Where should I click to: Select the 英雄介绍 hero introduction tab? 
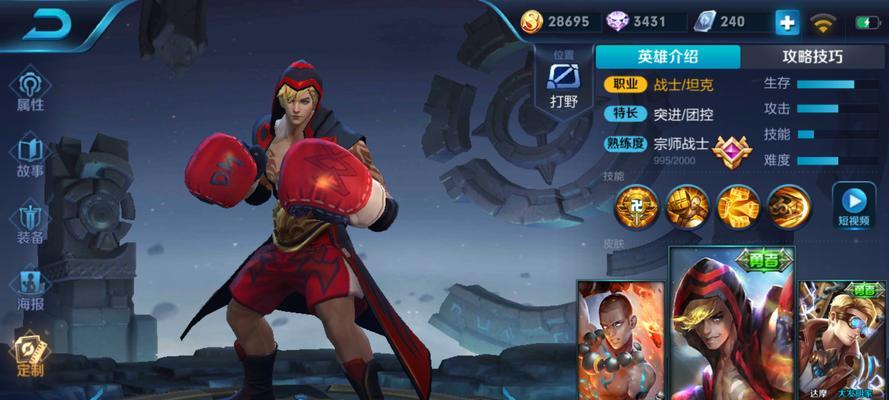(x=668, y=57)
